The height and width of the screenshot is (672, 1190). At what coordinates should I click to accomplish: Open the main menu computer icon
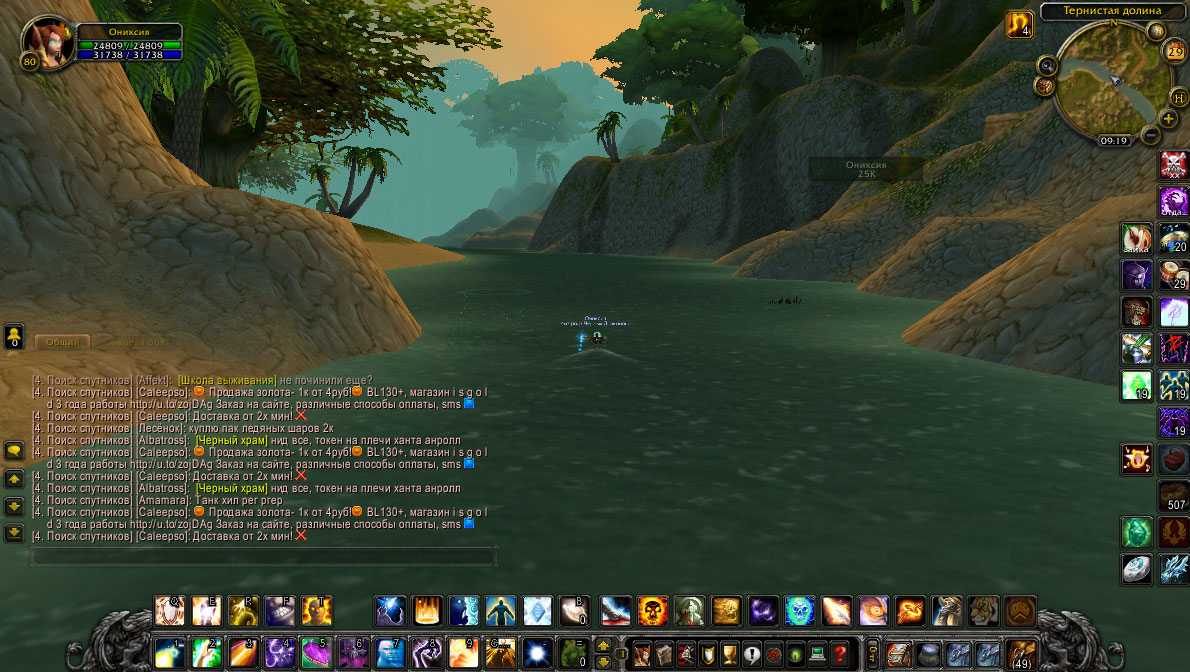(819, 652)
